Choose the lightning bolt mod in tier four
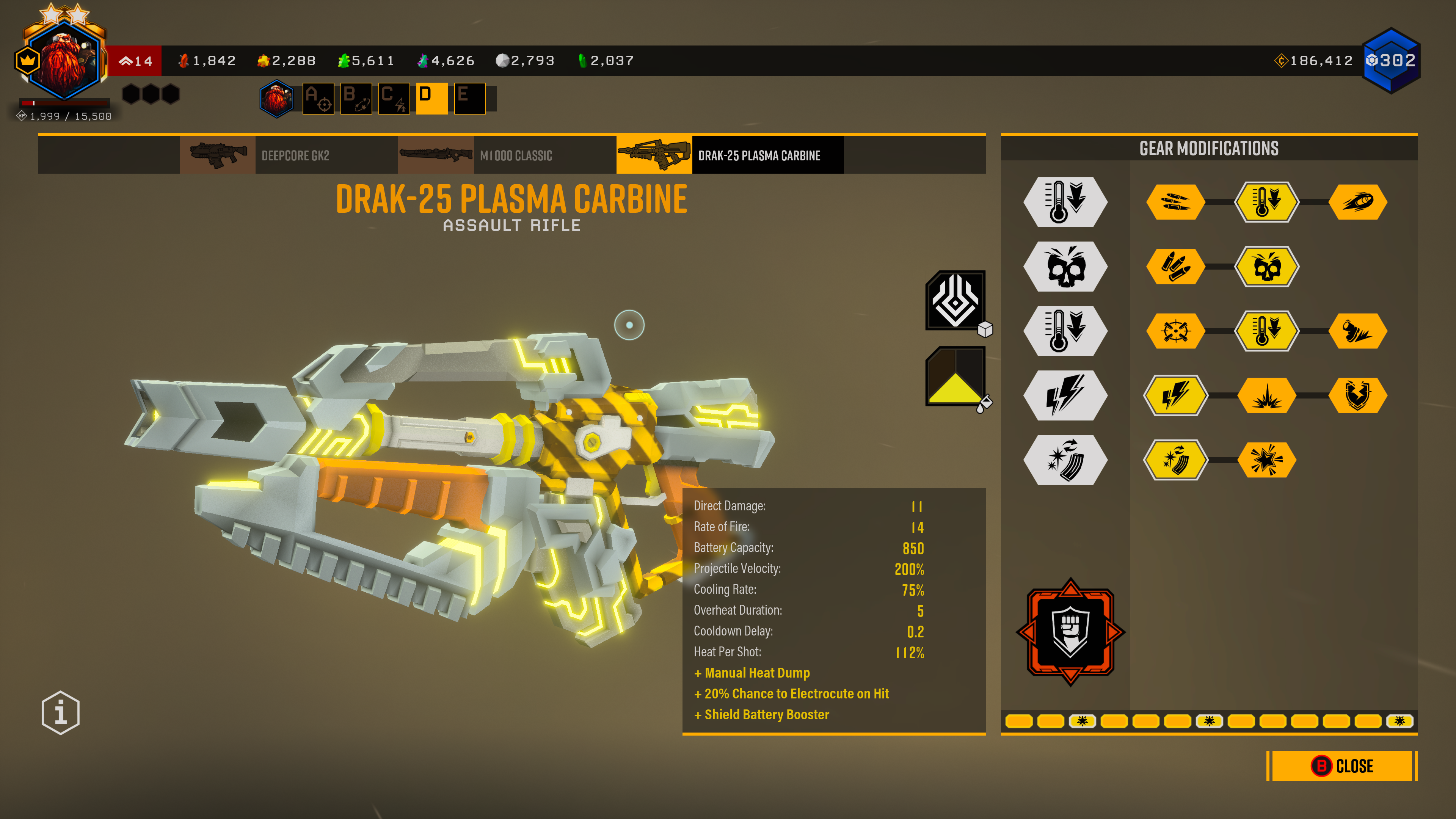The height and width of the screenshot is (819, 1456). (1175, 395)
